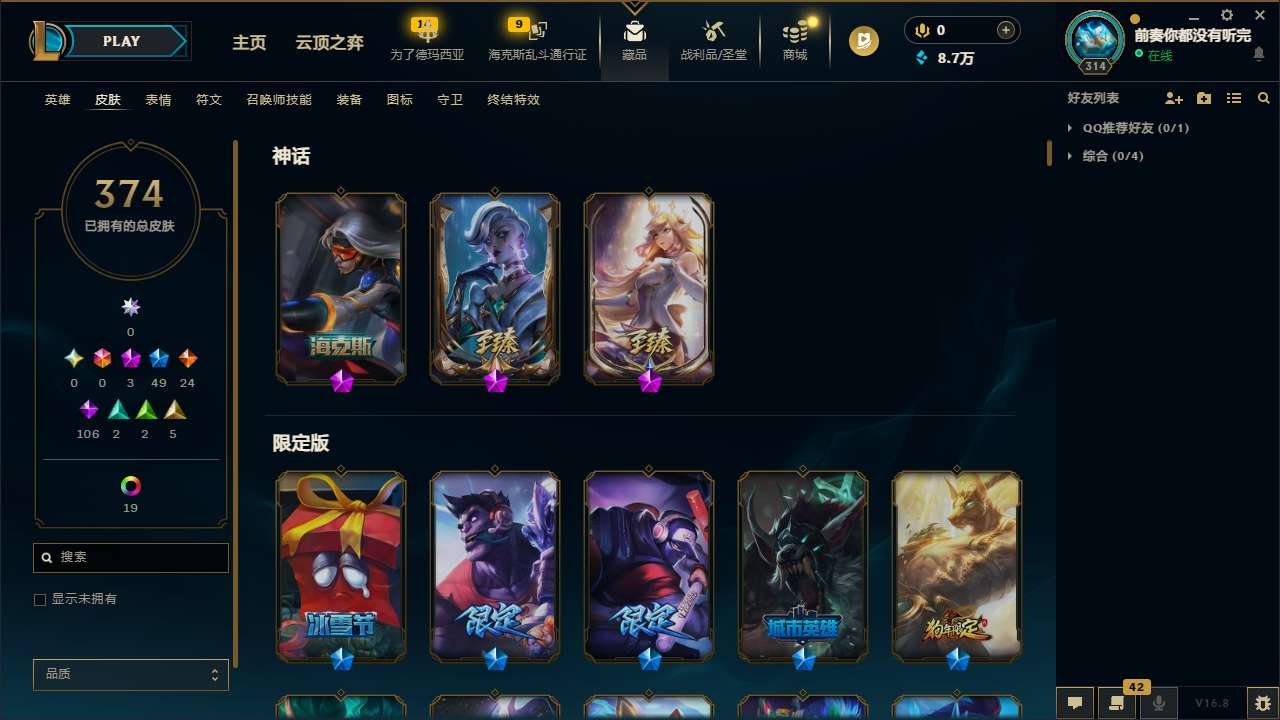The height and width of the screenshot is (720, 1280).
Task: Click the create friend group folder icon
Action: click(x=1204, y=98)
